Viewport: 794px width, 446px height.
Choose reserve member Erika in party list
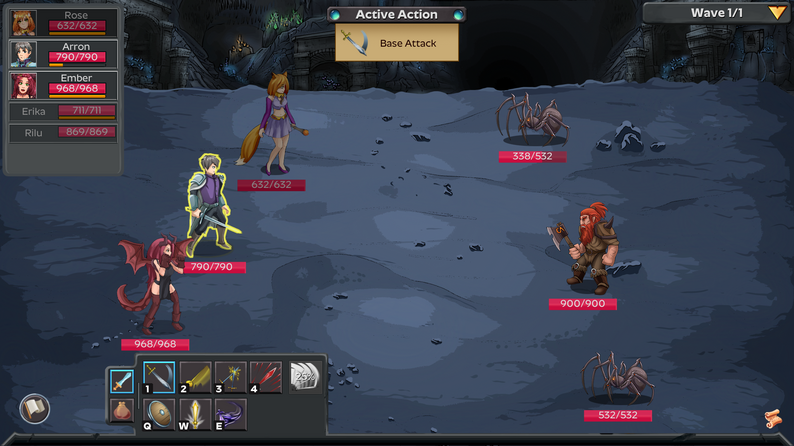coord(63,111)
